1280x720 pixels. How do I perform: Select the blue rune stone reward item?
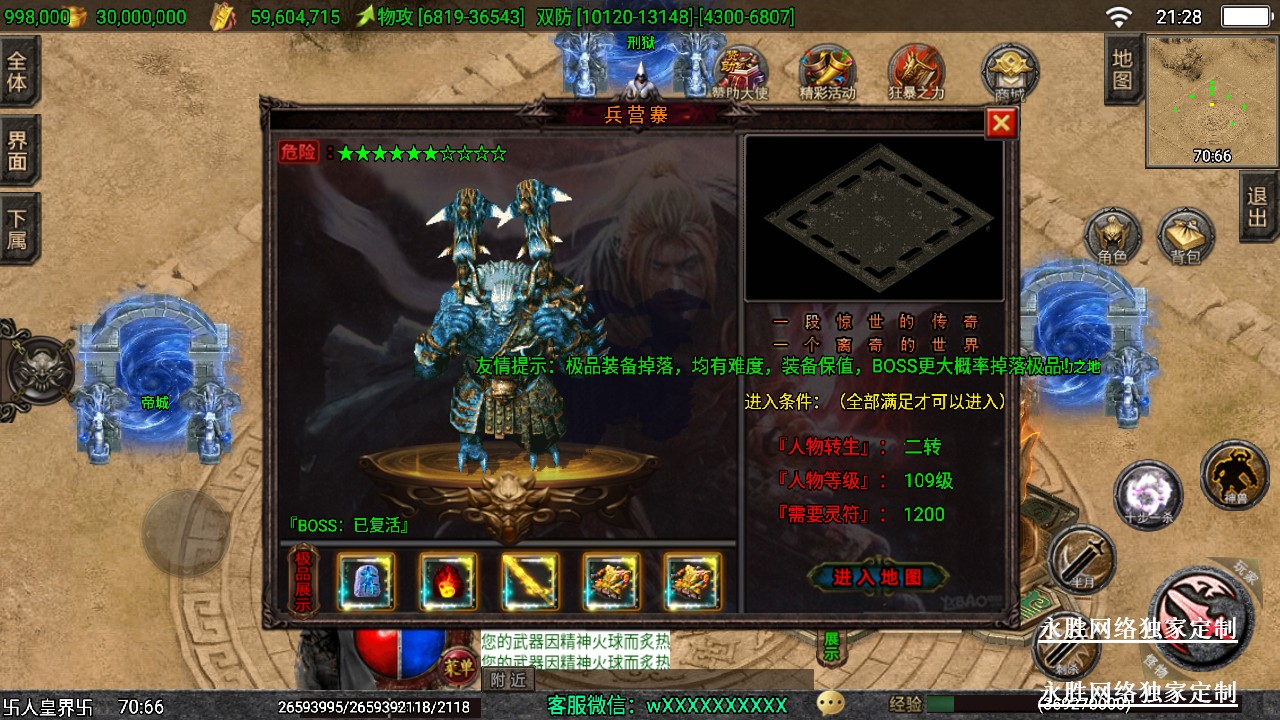point(365,581)
